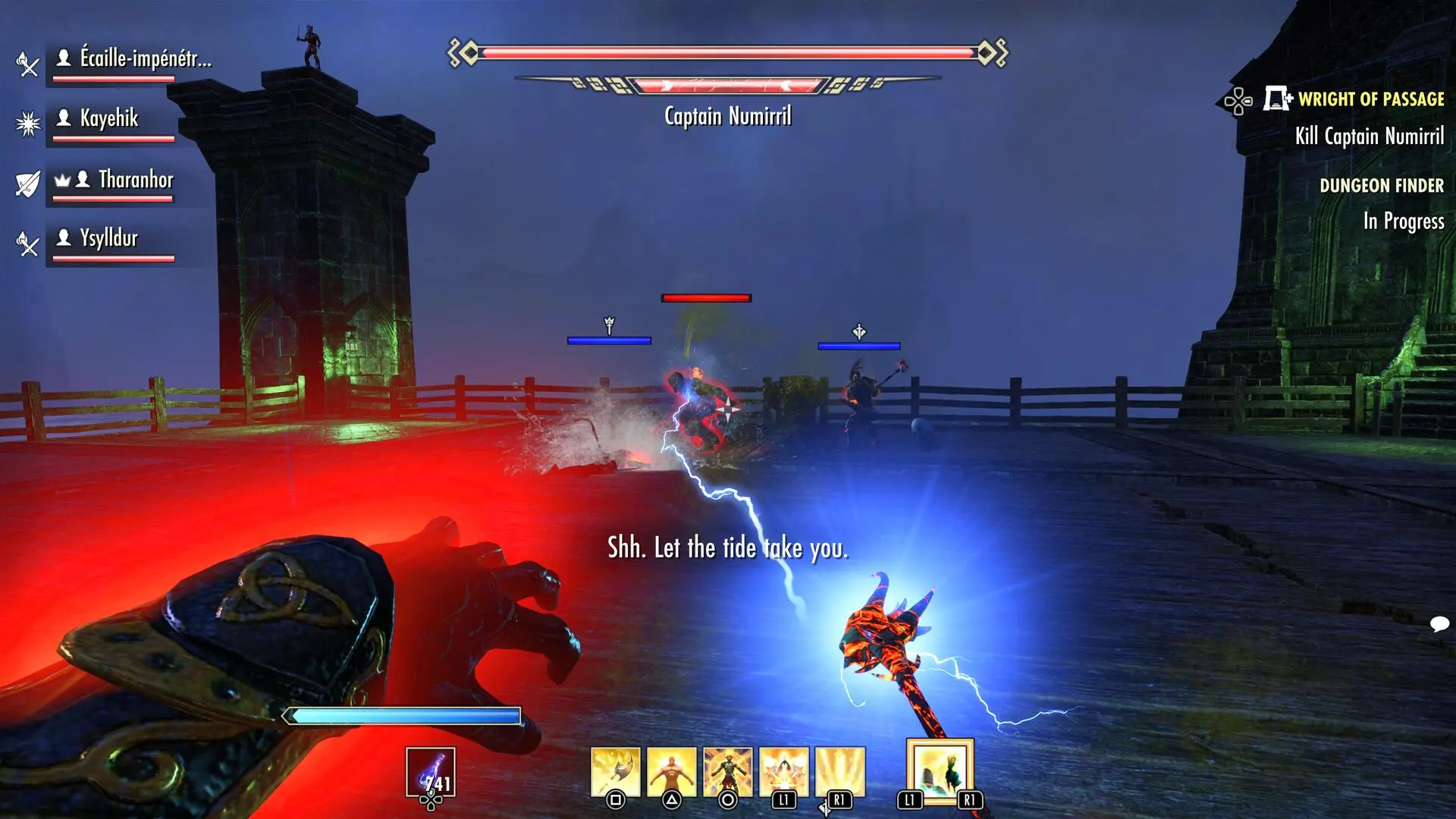Viewport: 1456px width, 819px height.
Task: Expand the Dungeon Finder status entry
Action: pos(1382,185)
